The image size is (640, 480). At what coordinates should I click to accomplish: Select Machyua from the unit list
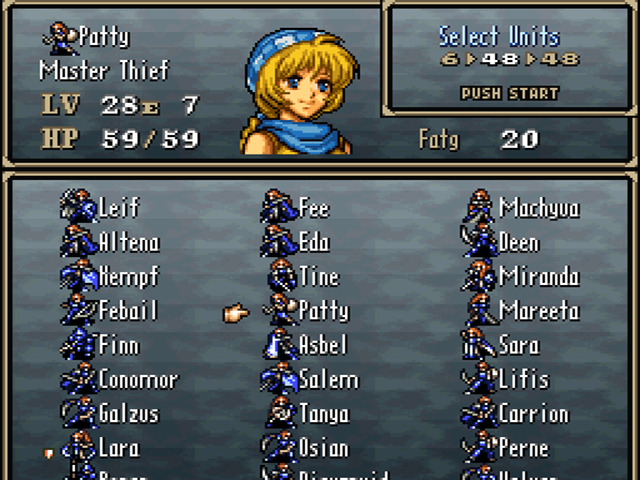pyautogui.click(x=538, y=208)
